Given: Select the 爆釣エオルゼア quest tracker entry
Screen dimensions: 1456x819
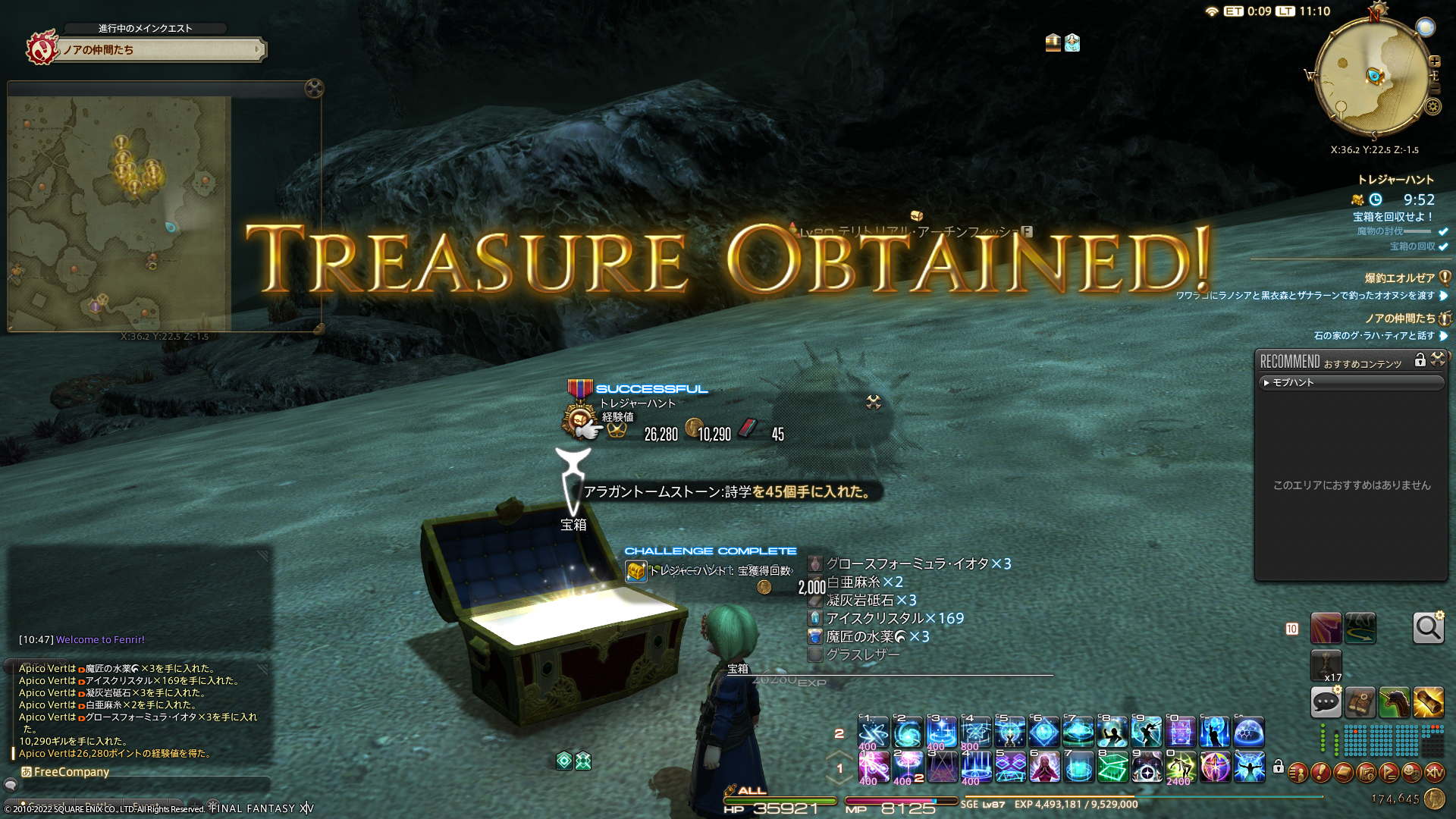Looking at the screenshot, I should tap(1399, 278).
